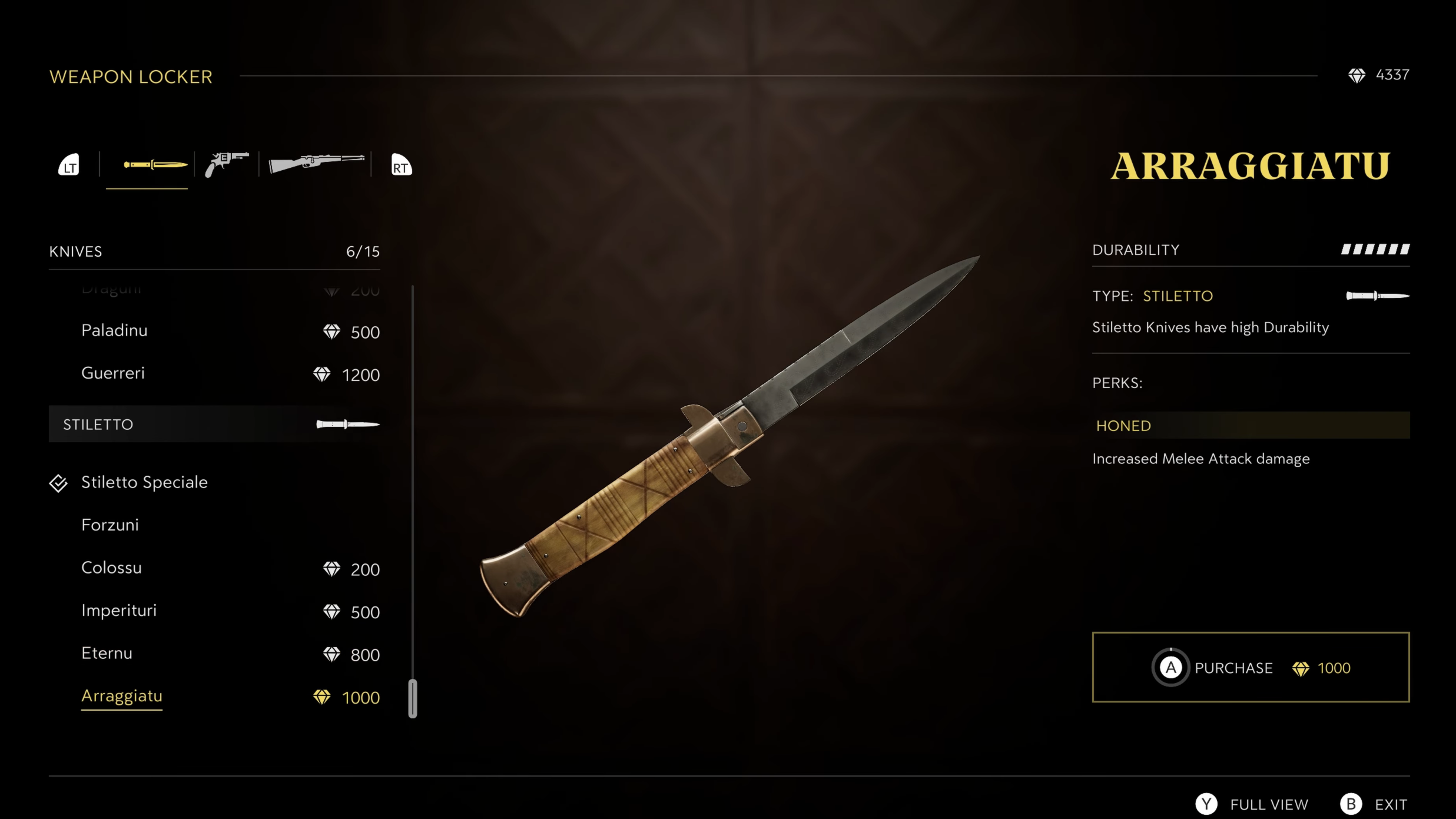Image resolution: width=1456 pixels, height=819 pixels.
Task: Choose the Imperituri knife
Action: [x=119, y=611]
